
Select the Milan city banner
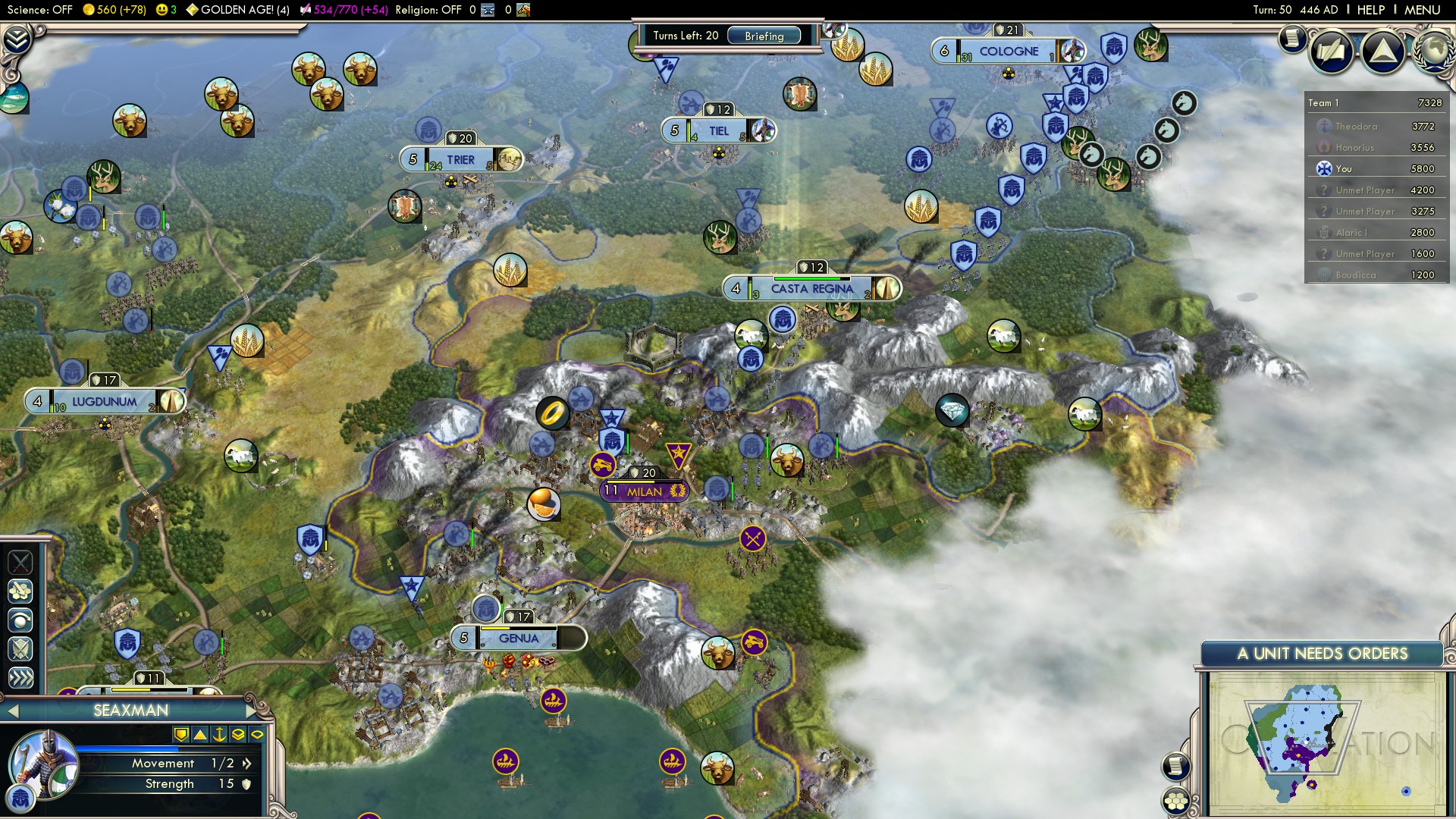645,491
